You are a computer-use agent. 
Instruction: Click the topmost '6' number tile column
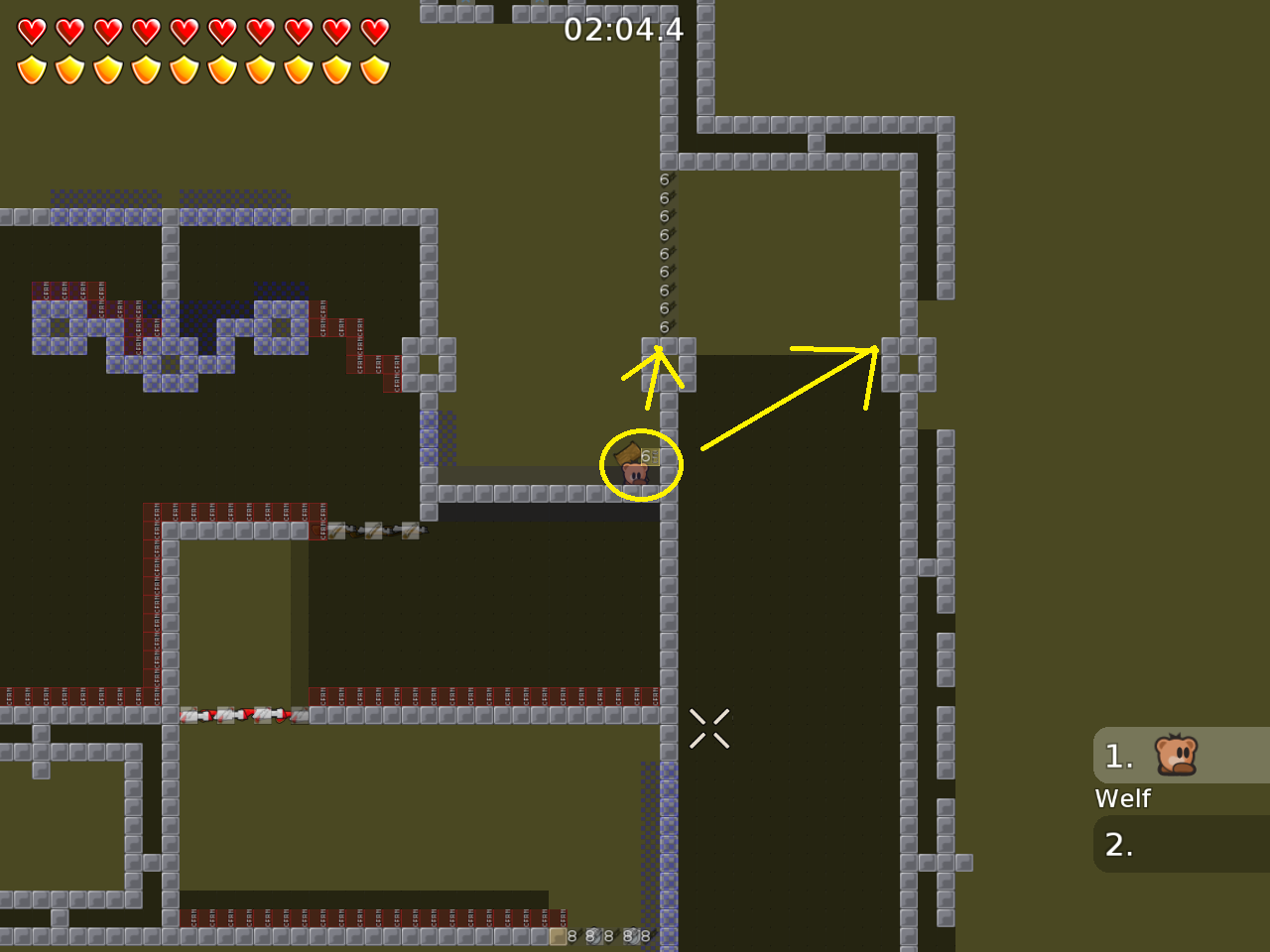click(663, 180)
